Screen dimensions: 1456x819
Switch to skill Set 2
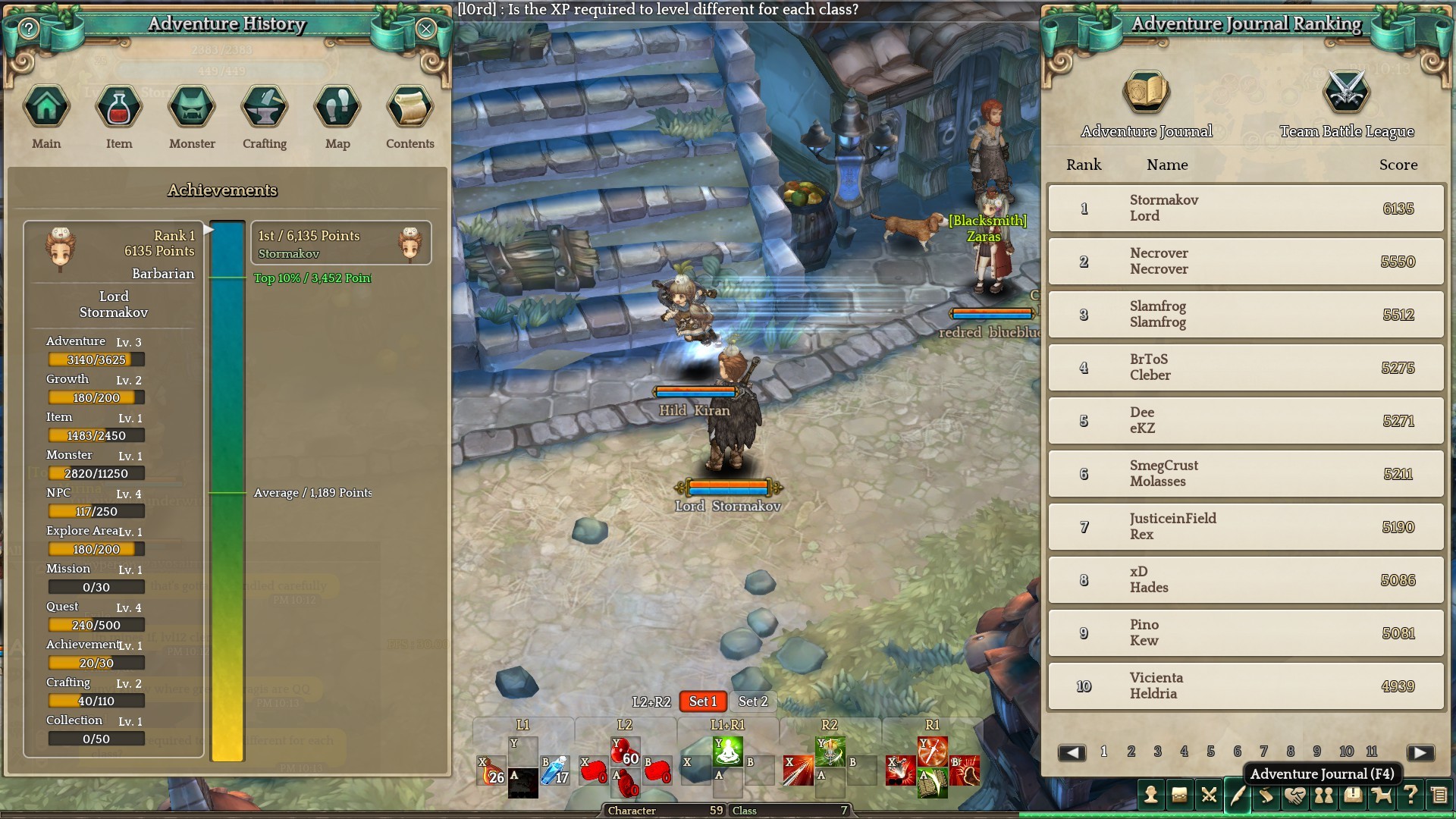753,701
